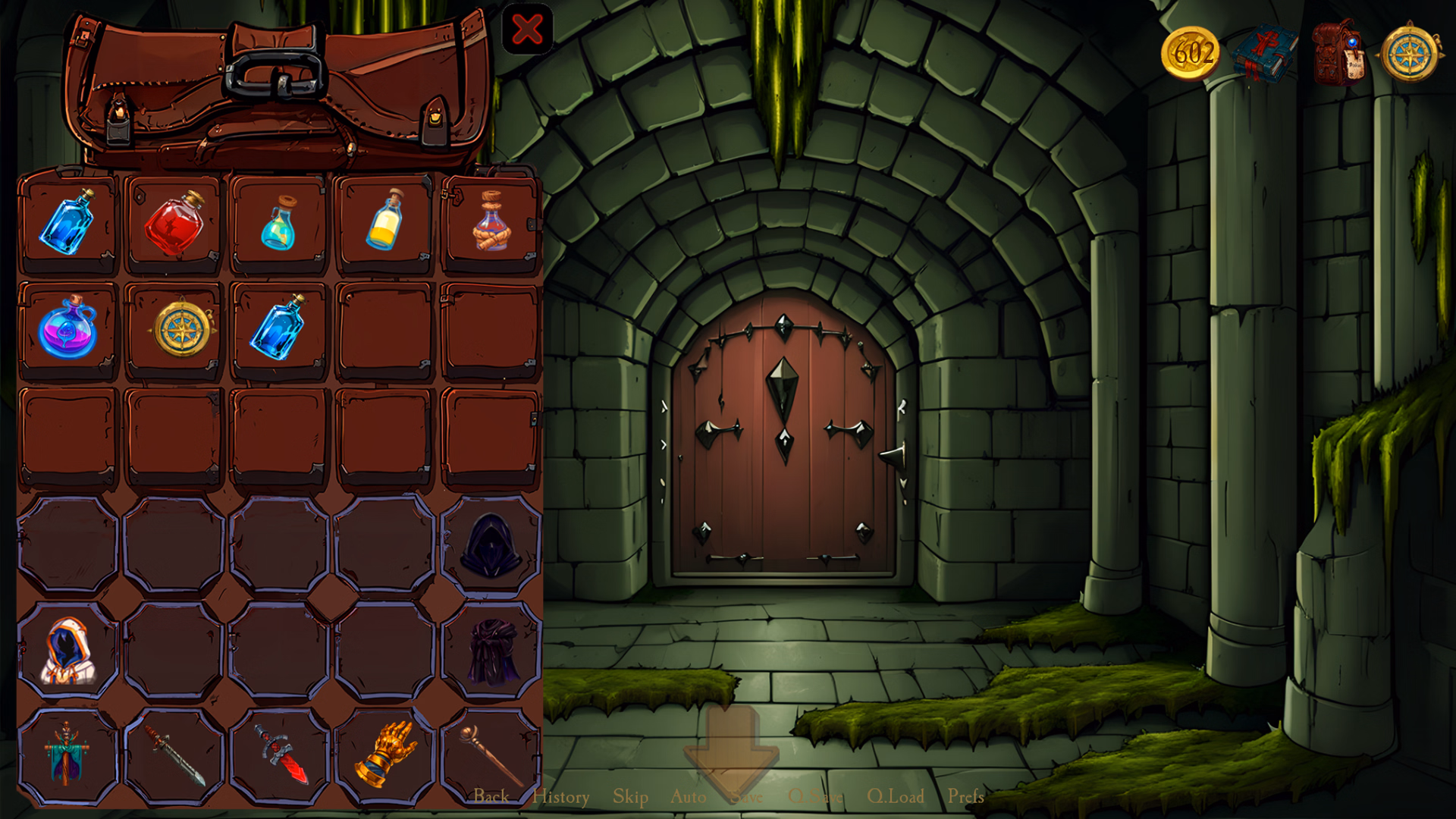Click the compass item in the inventory grid
The width and height of the screenshot is (1456, 819).
(182, 330)
